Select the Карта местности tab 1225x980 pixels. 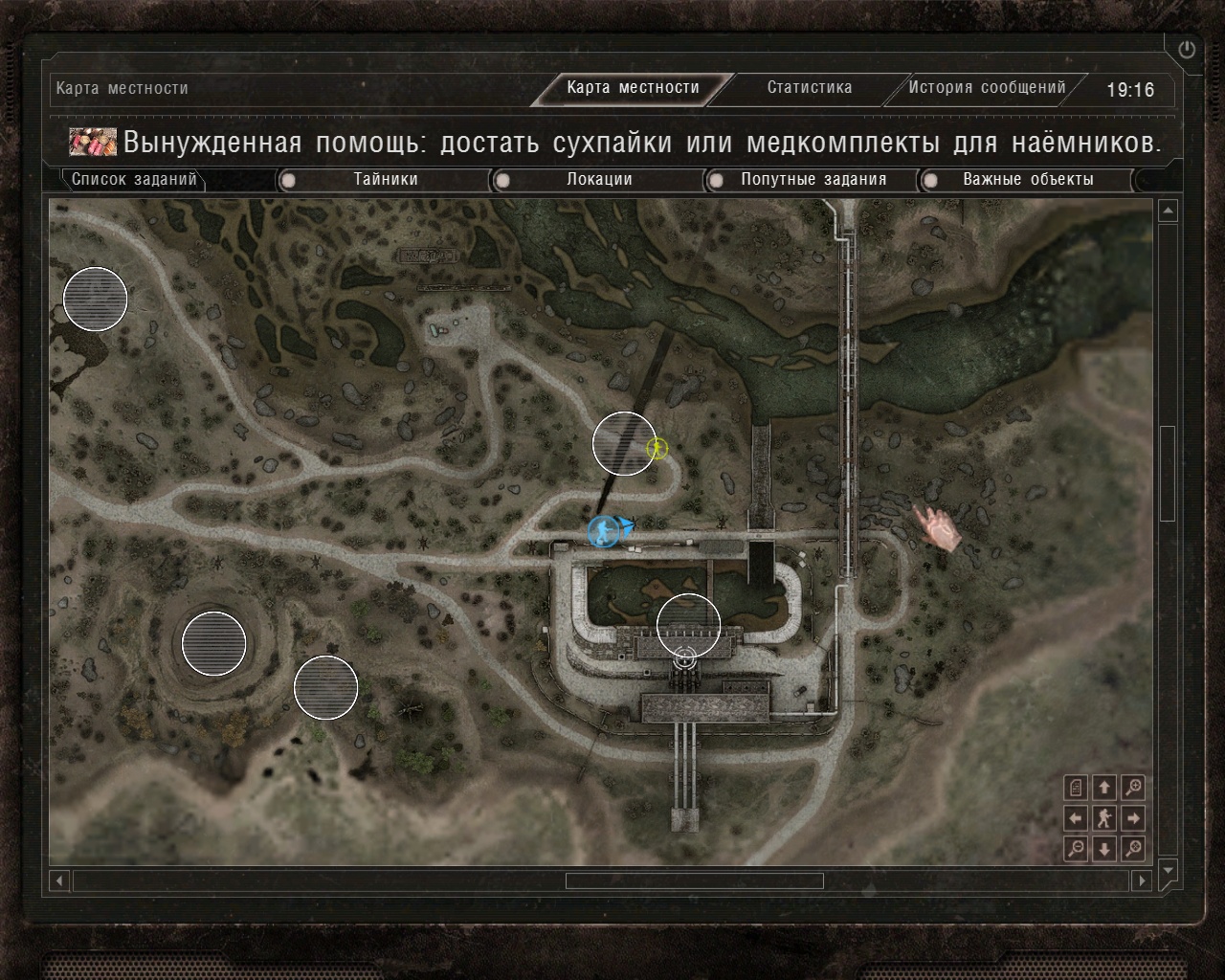coord(633,88)
